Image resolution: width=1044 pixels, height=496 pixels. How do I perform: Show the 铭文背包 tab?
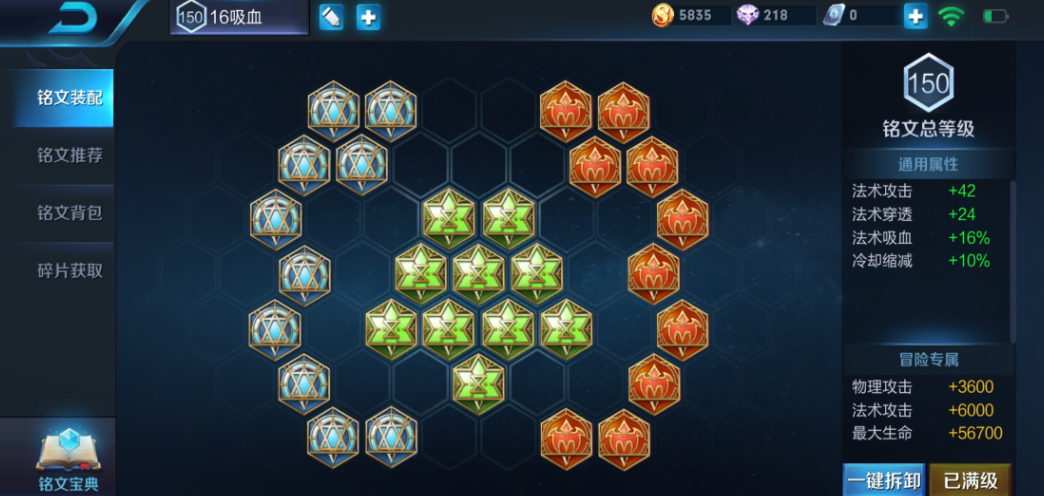point(69,213)
